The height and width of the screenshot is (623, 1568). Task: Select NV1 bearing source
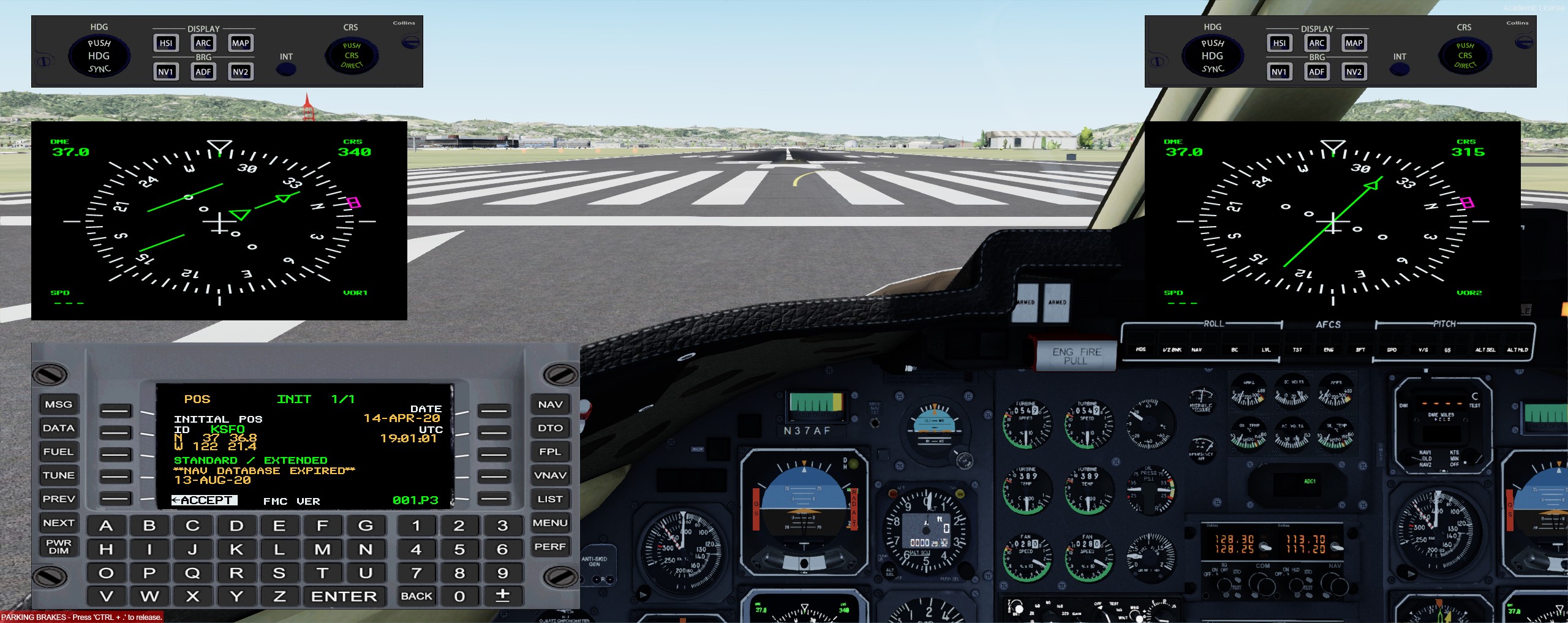pos(165,72)
